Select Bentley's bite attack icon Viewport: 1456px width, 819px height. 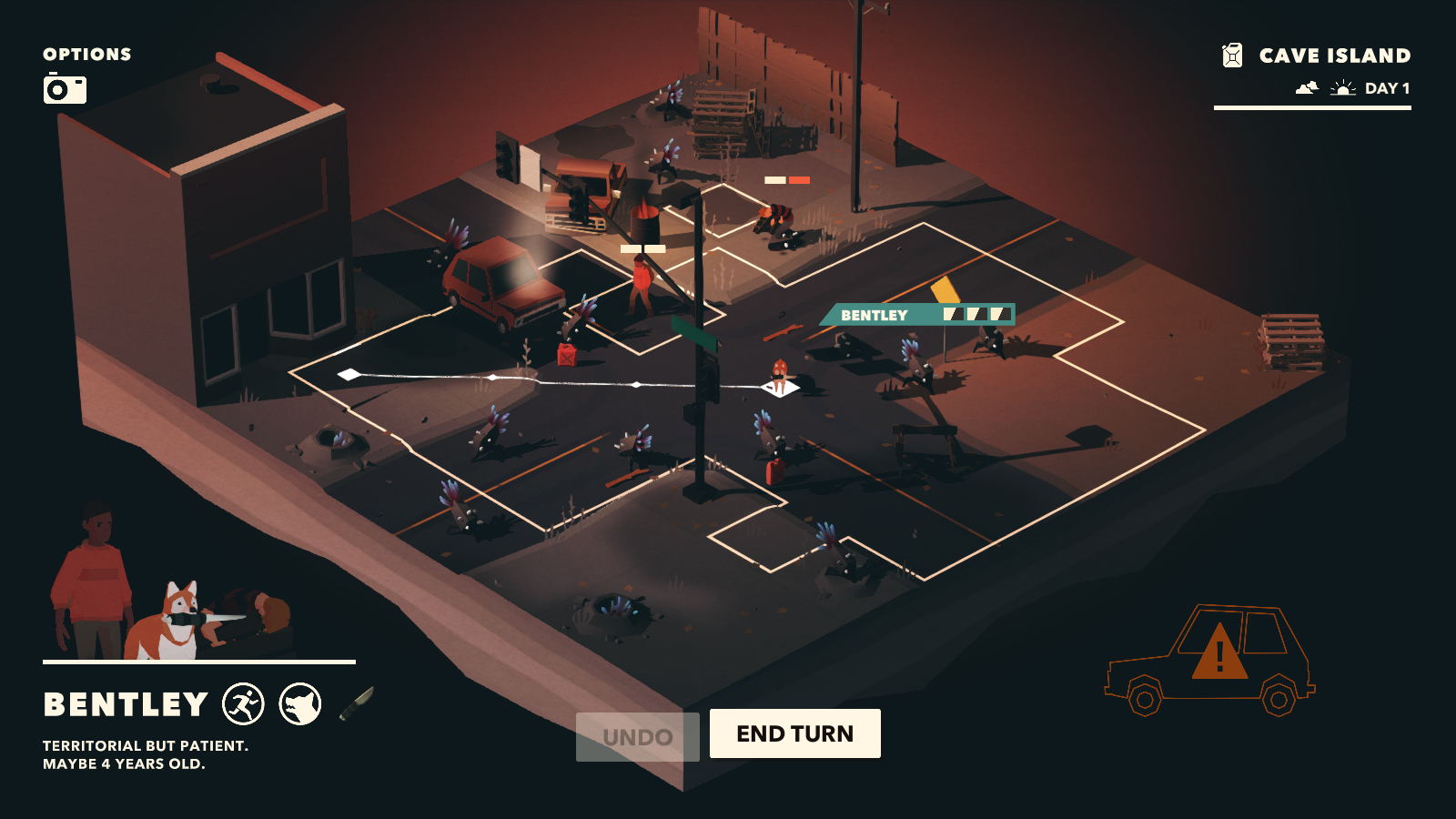300,703
